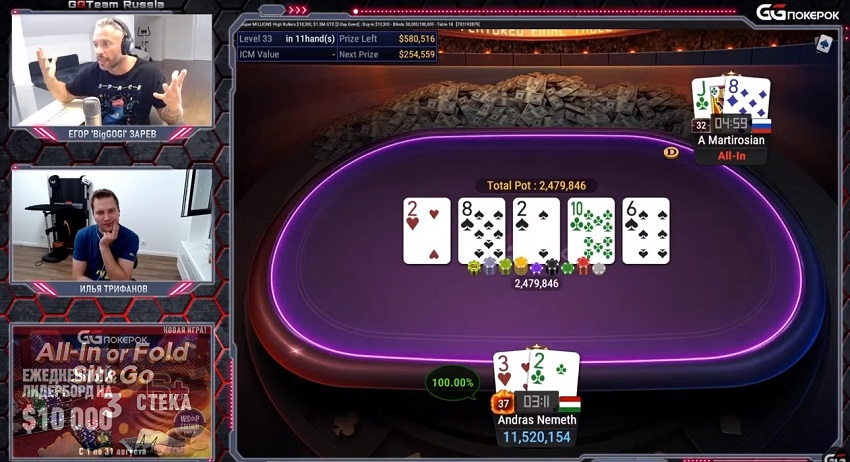Click the GG Pokerok logo

(x=795, y=12)
